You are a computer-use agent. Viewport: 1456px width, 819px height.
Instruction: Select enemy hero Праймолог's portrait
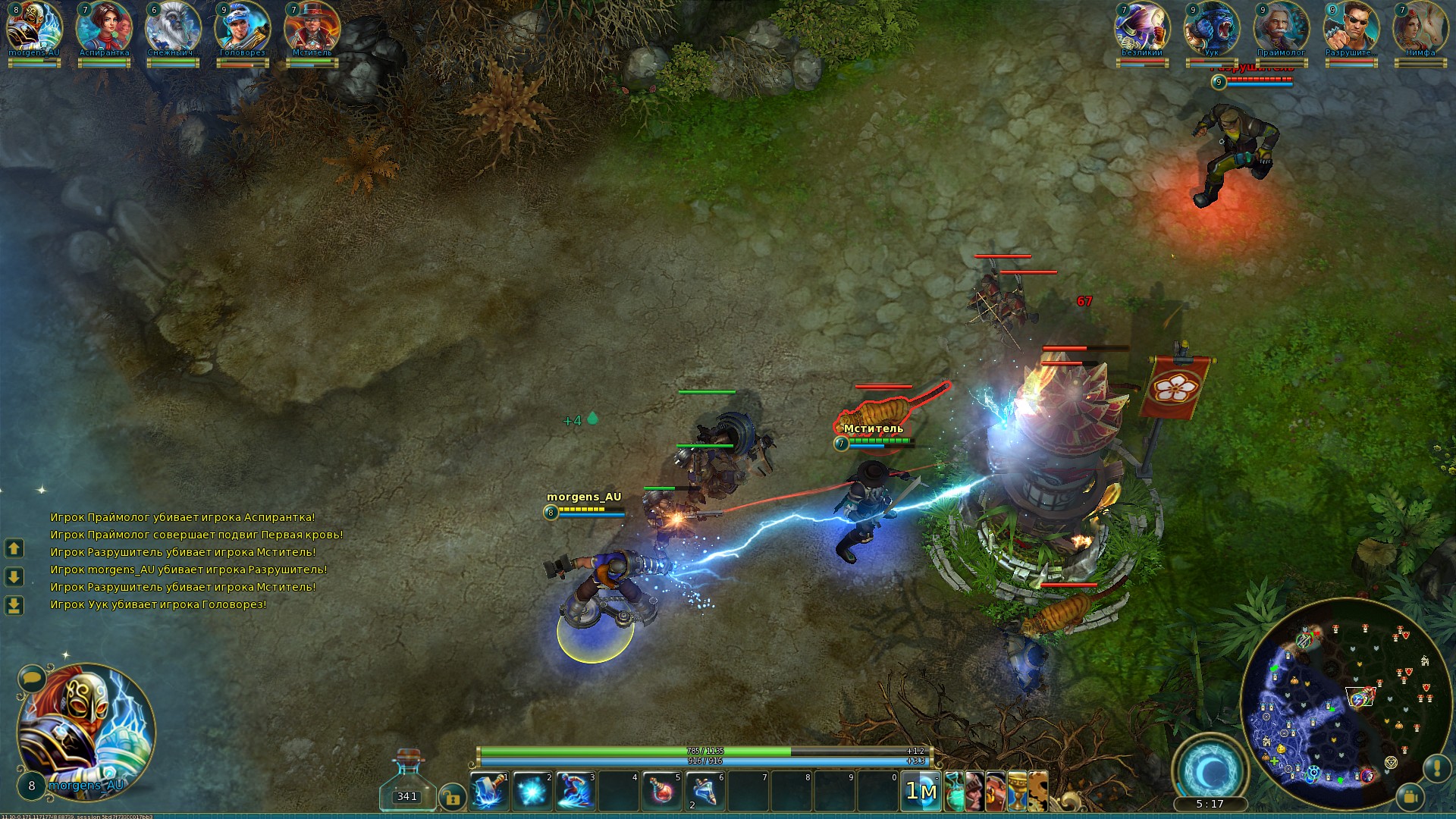click(1281, 29)
